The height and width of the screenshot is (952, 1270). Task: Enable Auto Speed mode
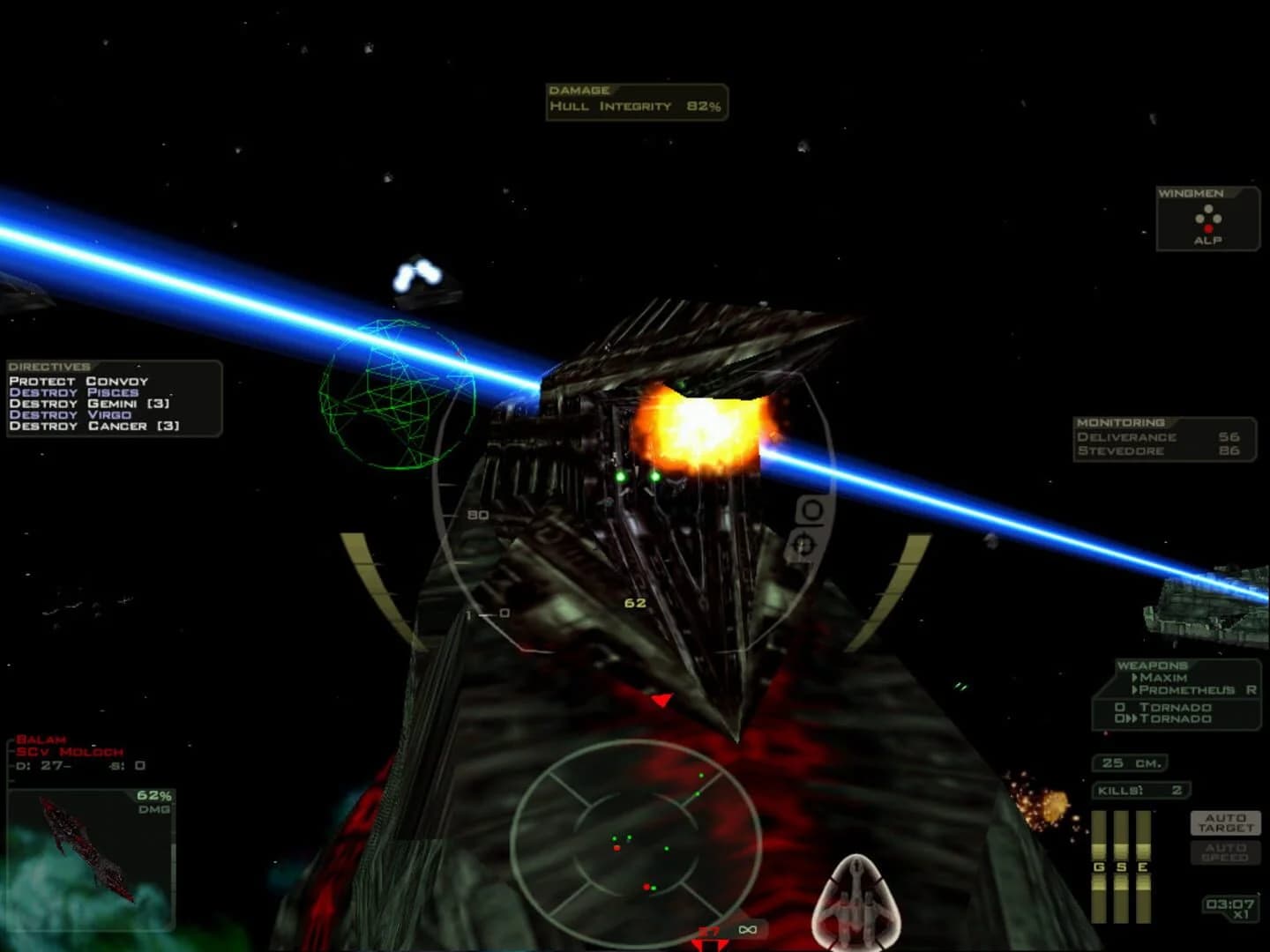point(1226,852)
